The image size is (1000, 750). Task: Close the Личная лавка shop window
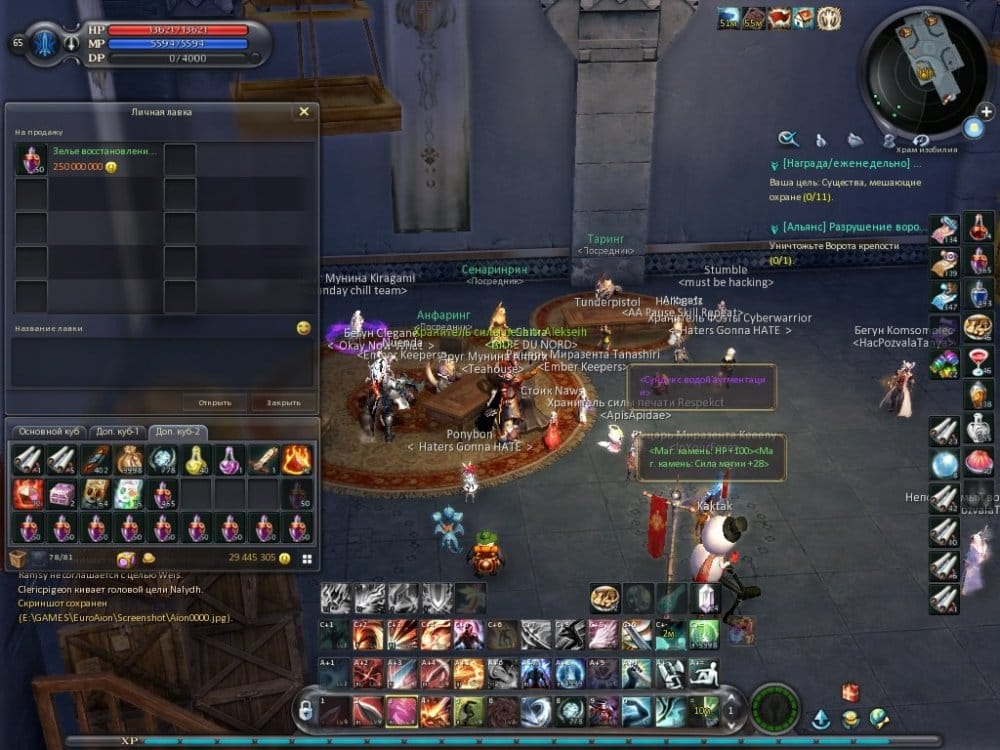click(304, 112)
